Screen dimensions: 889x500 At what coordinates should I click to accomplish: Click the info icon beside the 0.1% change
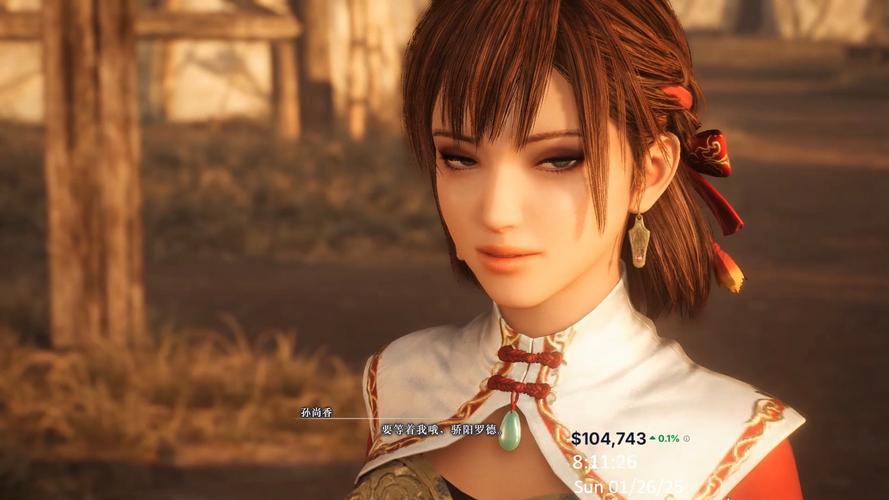687,439
